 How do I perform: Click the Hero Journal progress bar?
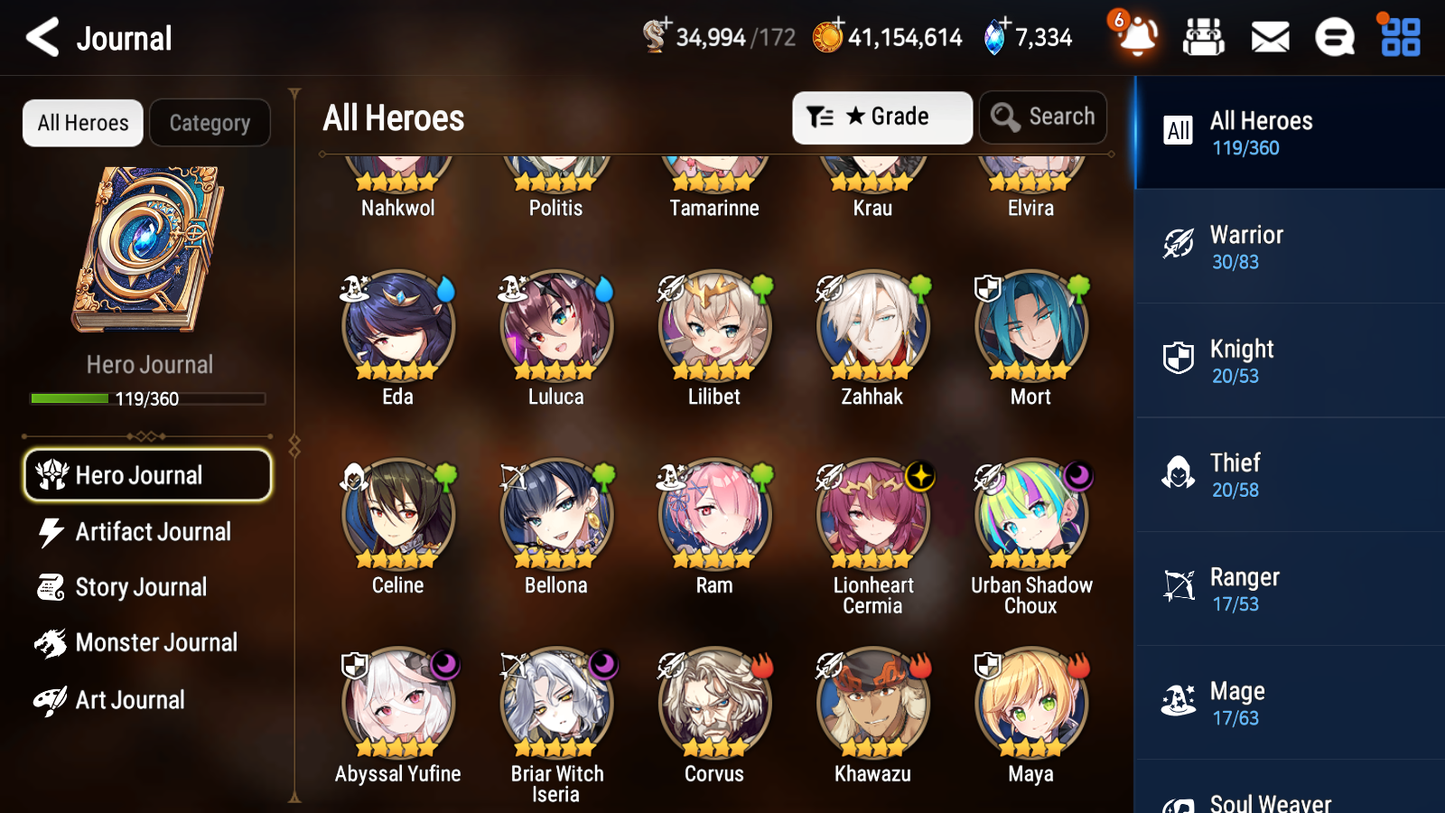[148, 398]
